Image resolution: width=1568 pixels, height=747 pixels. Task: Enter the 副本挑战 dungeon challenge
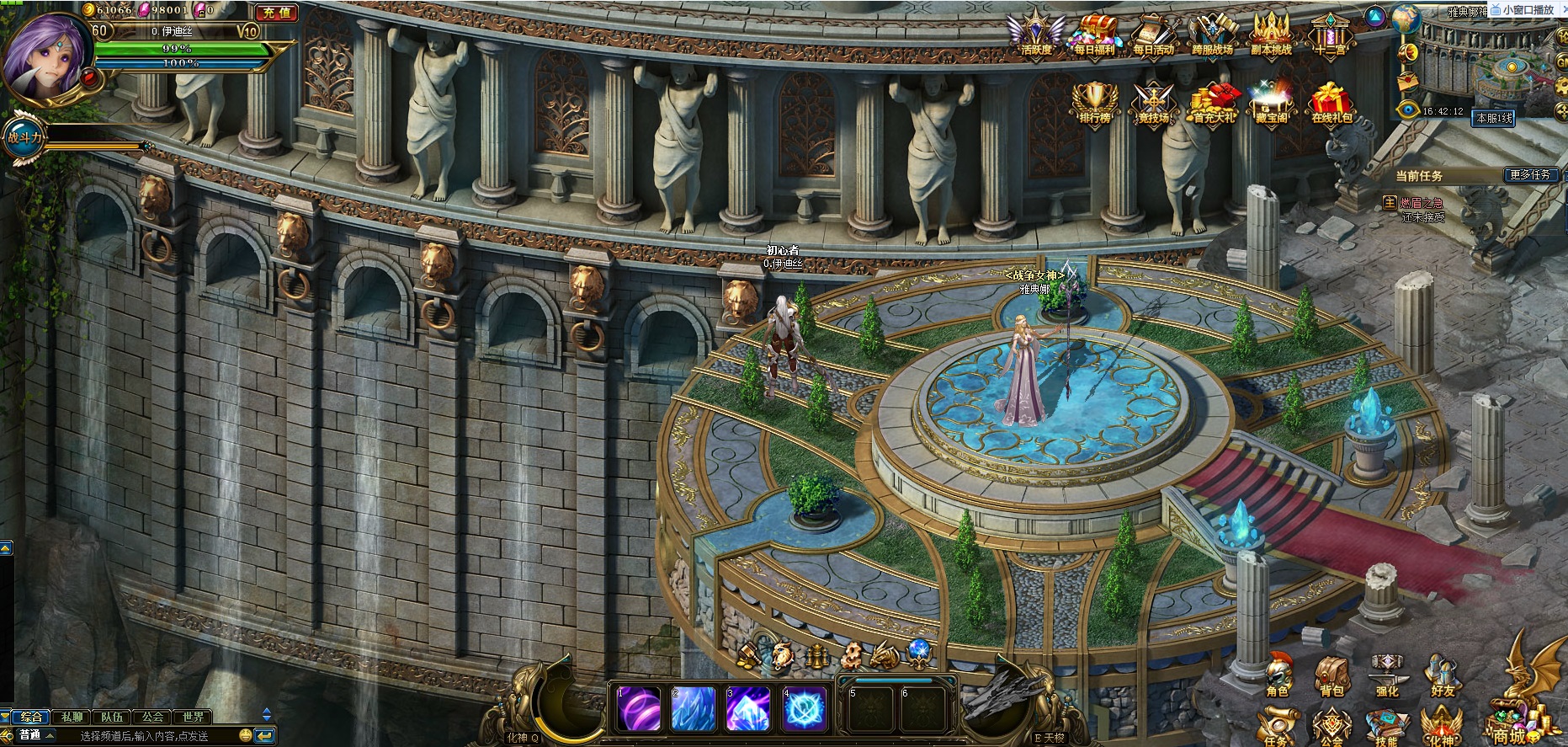click(1271, 35)
